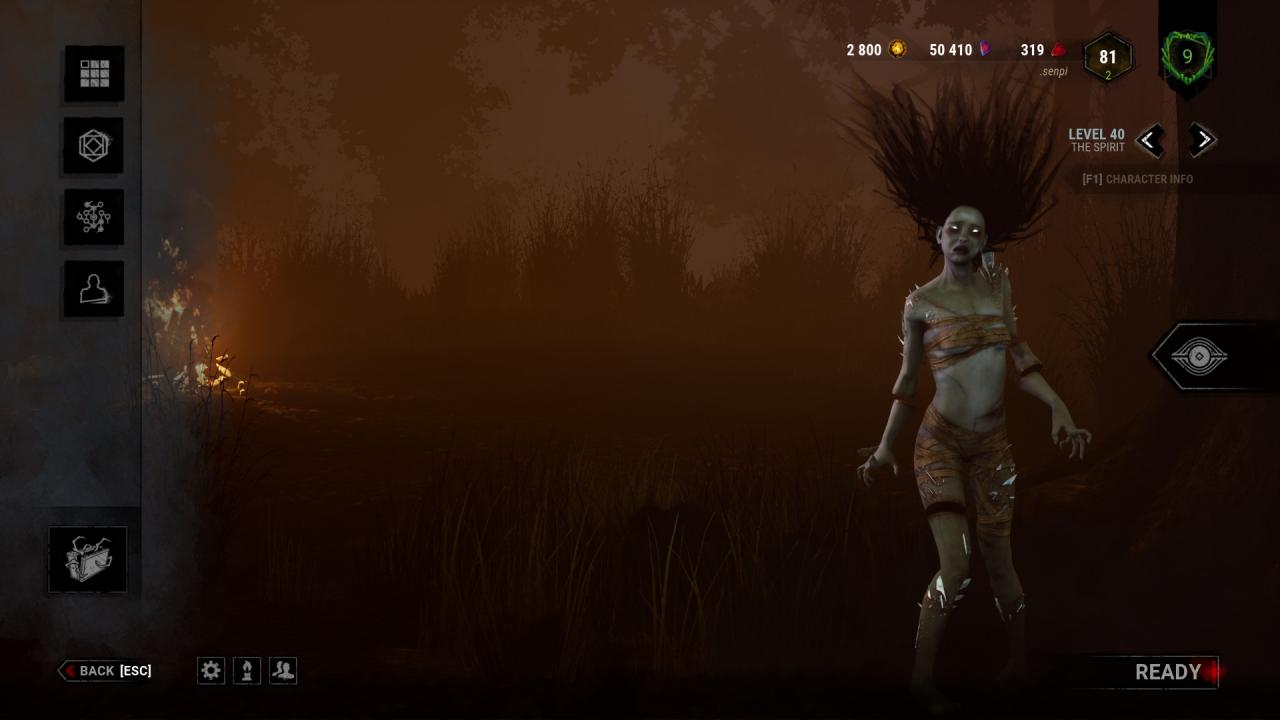Click the green rank 9 emblem
The height and width of the screenshot is (720, 1280).
point(1187,57)
